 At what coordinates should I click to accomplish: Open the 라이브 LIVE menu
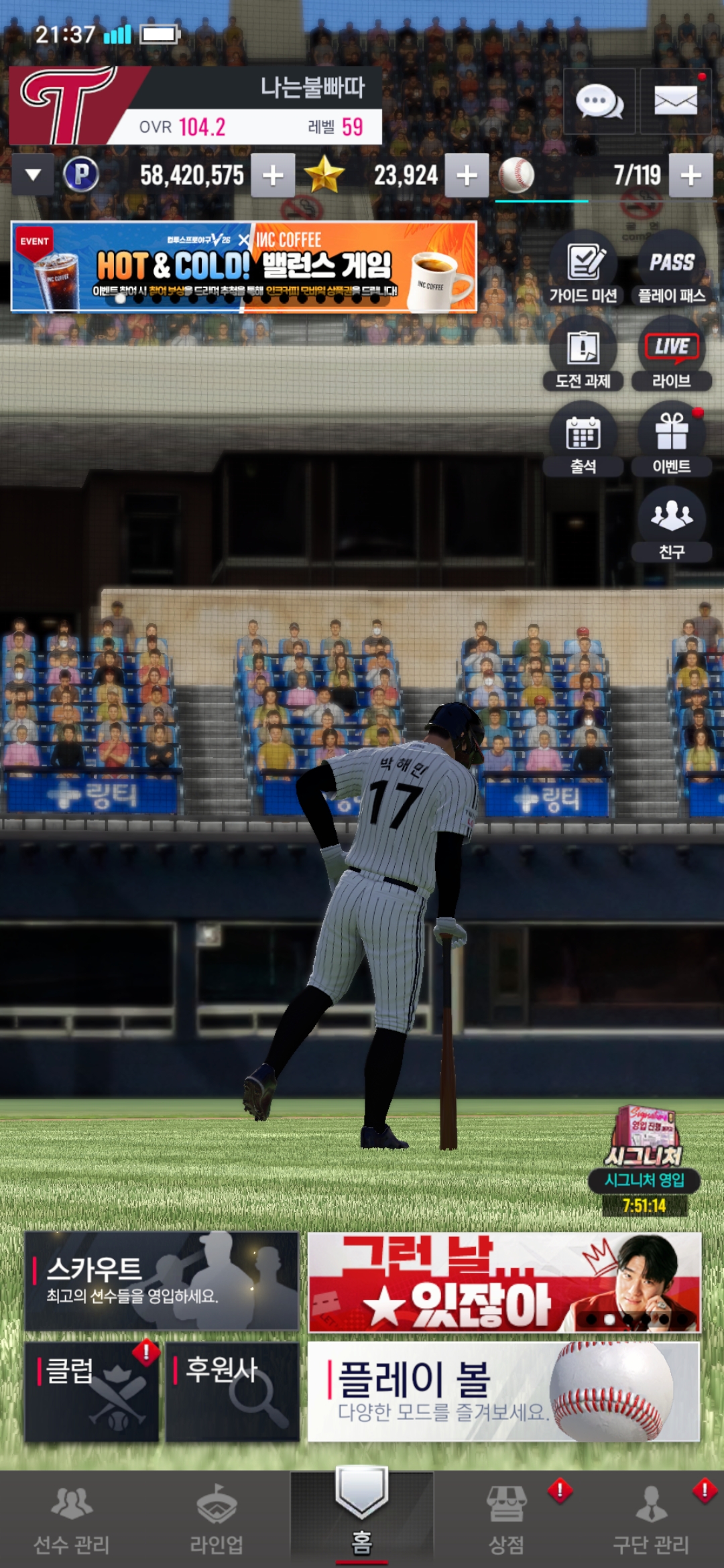point(671,354)
